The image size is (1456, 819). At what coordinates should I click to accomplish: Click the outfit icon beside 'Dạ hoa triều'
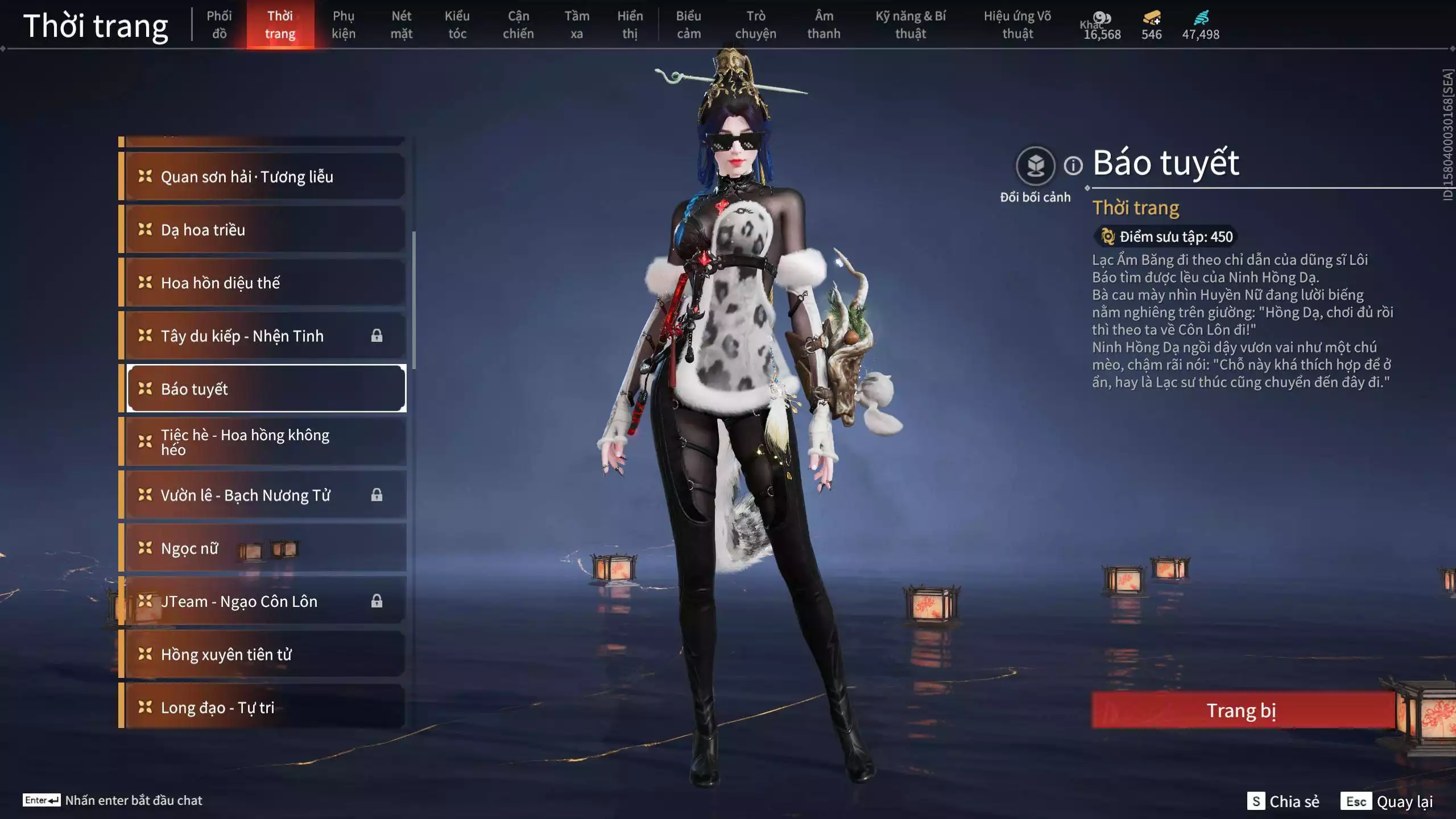(x=144, y=230)
